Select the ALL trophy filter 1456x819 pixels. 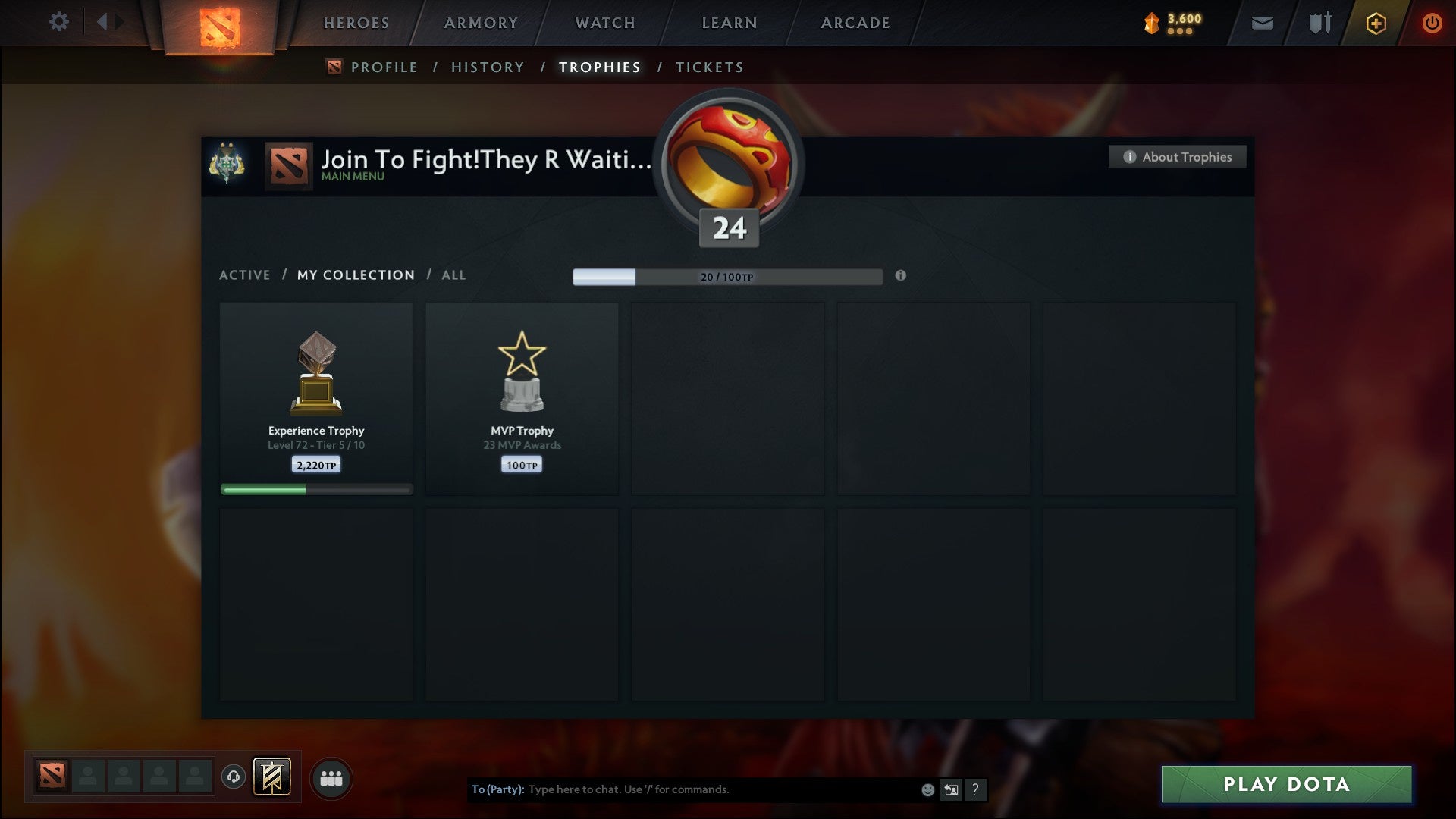(453, 275)
